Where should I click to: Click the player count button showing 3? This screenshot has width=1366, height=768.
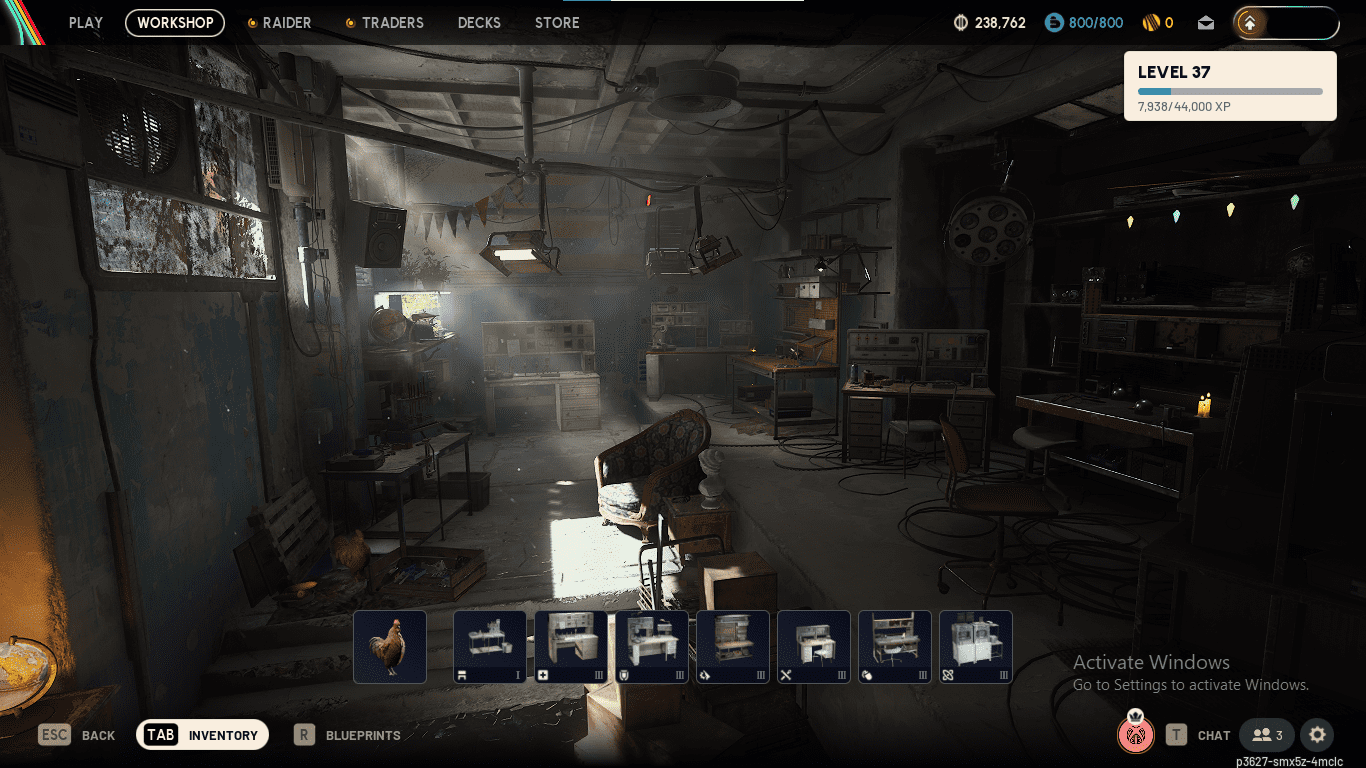click(1266, 734)
